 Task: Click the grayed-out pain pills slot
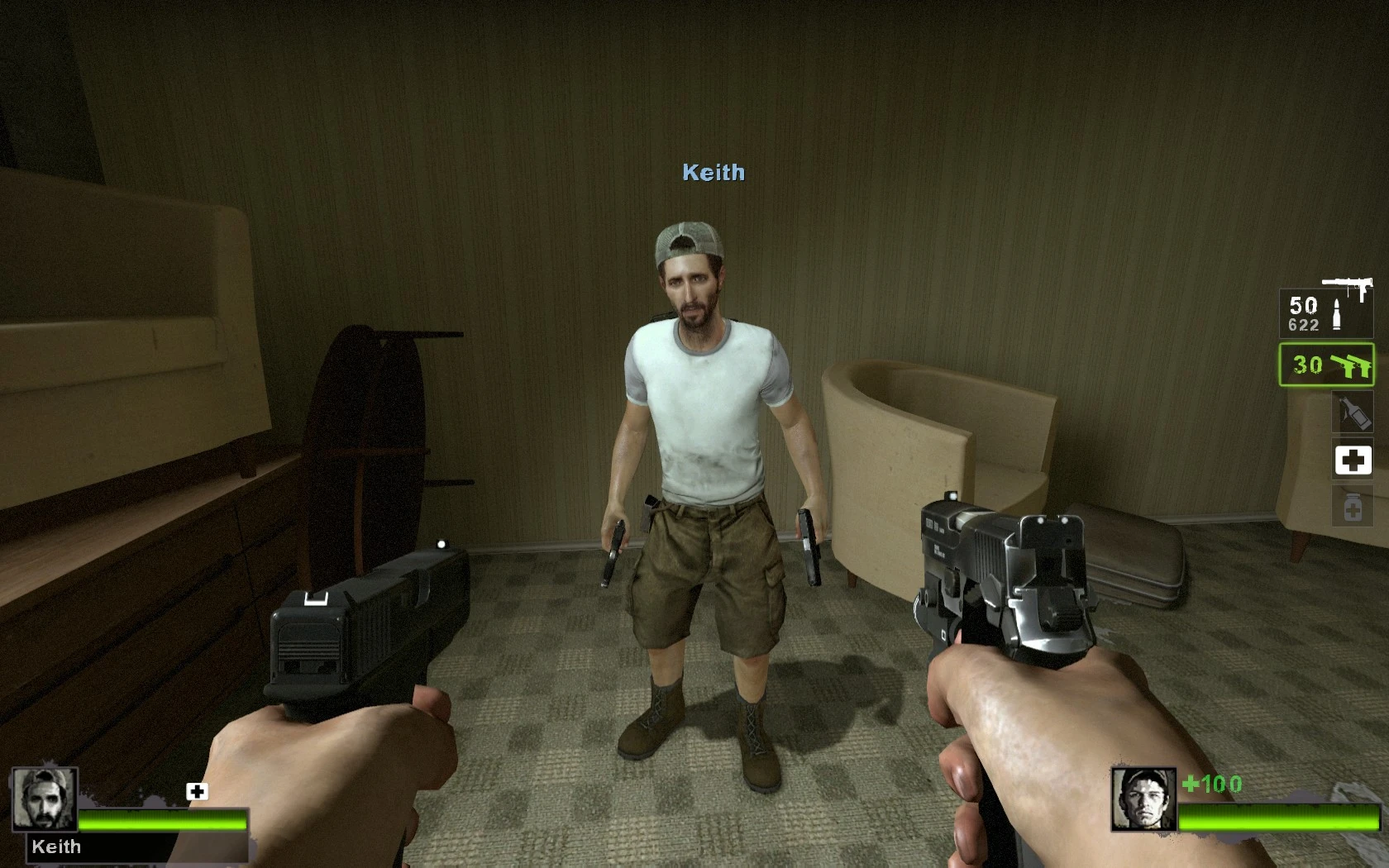(1353, 506)
